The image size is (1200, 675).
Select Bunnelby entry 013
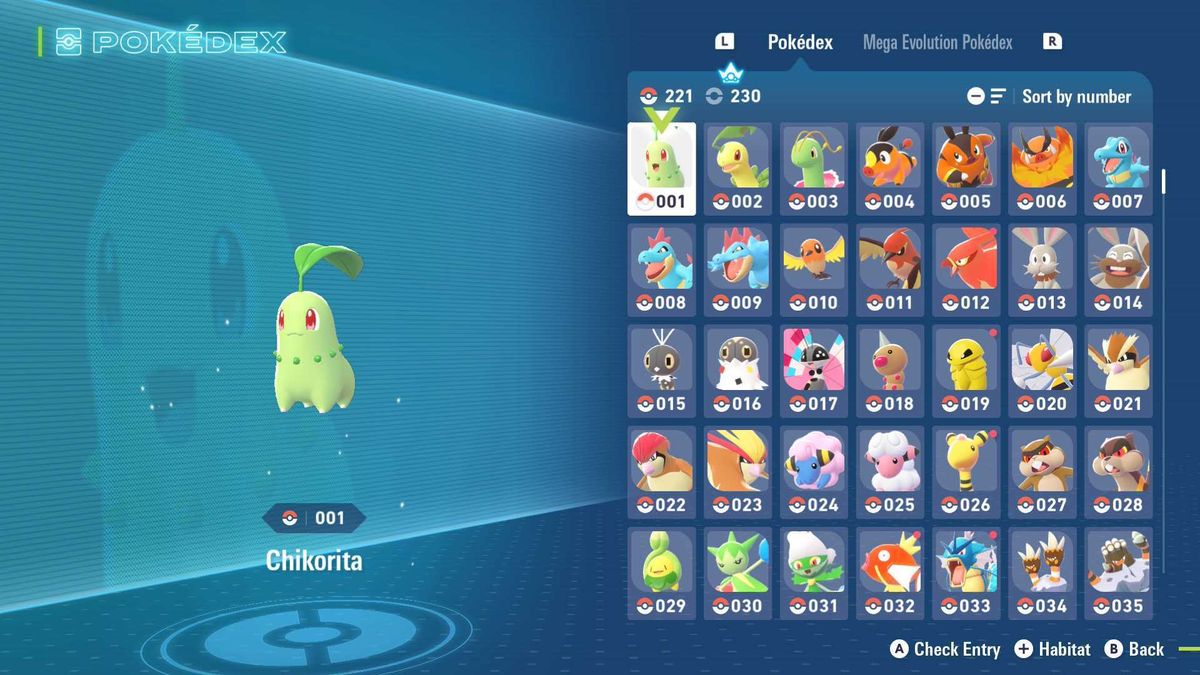(1042, 269)
